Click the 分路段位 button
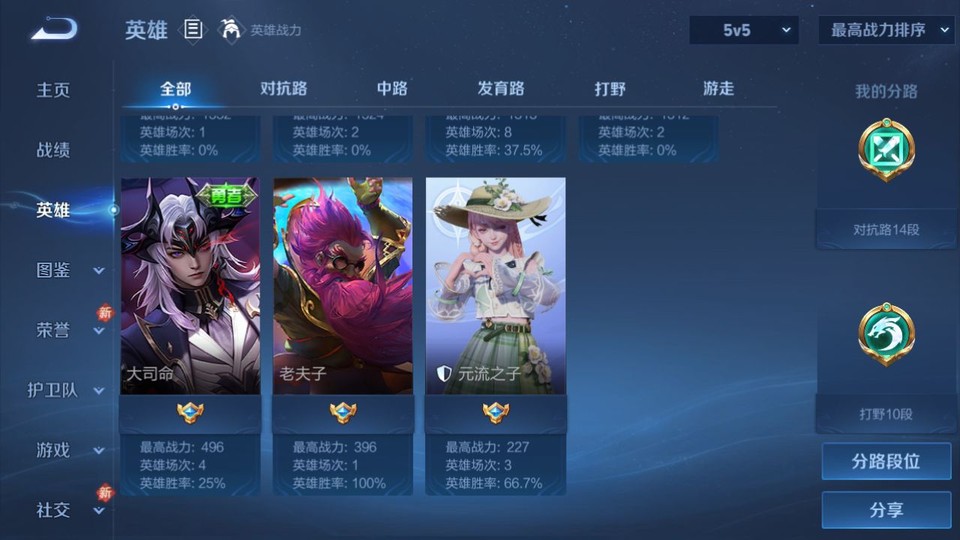This screenshot has width=960, height=540. click(886, 462)
